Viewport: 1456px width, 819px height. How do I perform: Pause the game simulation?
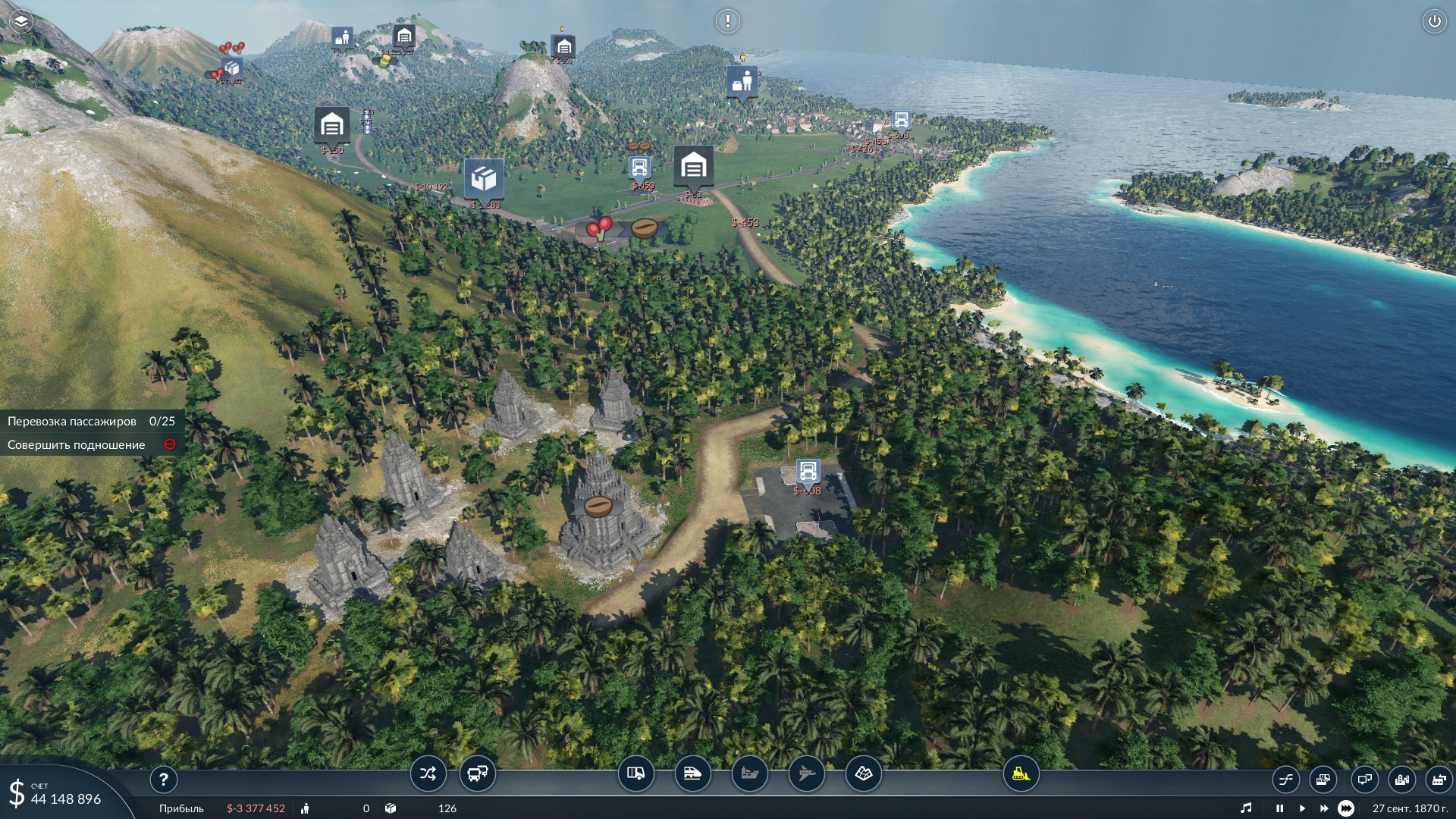tap(1279, 808)
